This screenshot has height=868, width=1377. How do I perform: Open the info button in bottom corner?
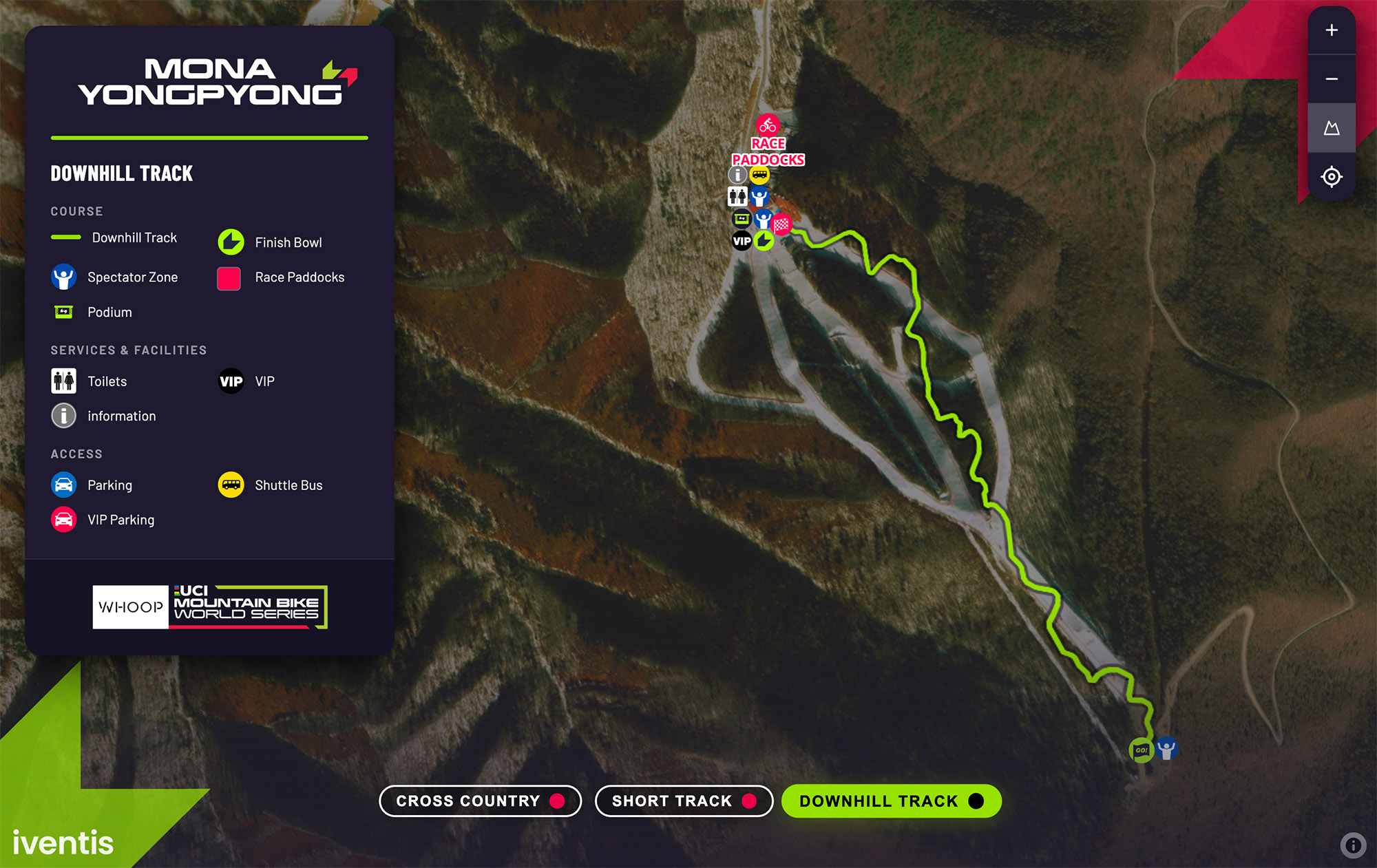[1353, 845]
